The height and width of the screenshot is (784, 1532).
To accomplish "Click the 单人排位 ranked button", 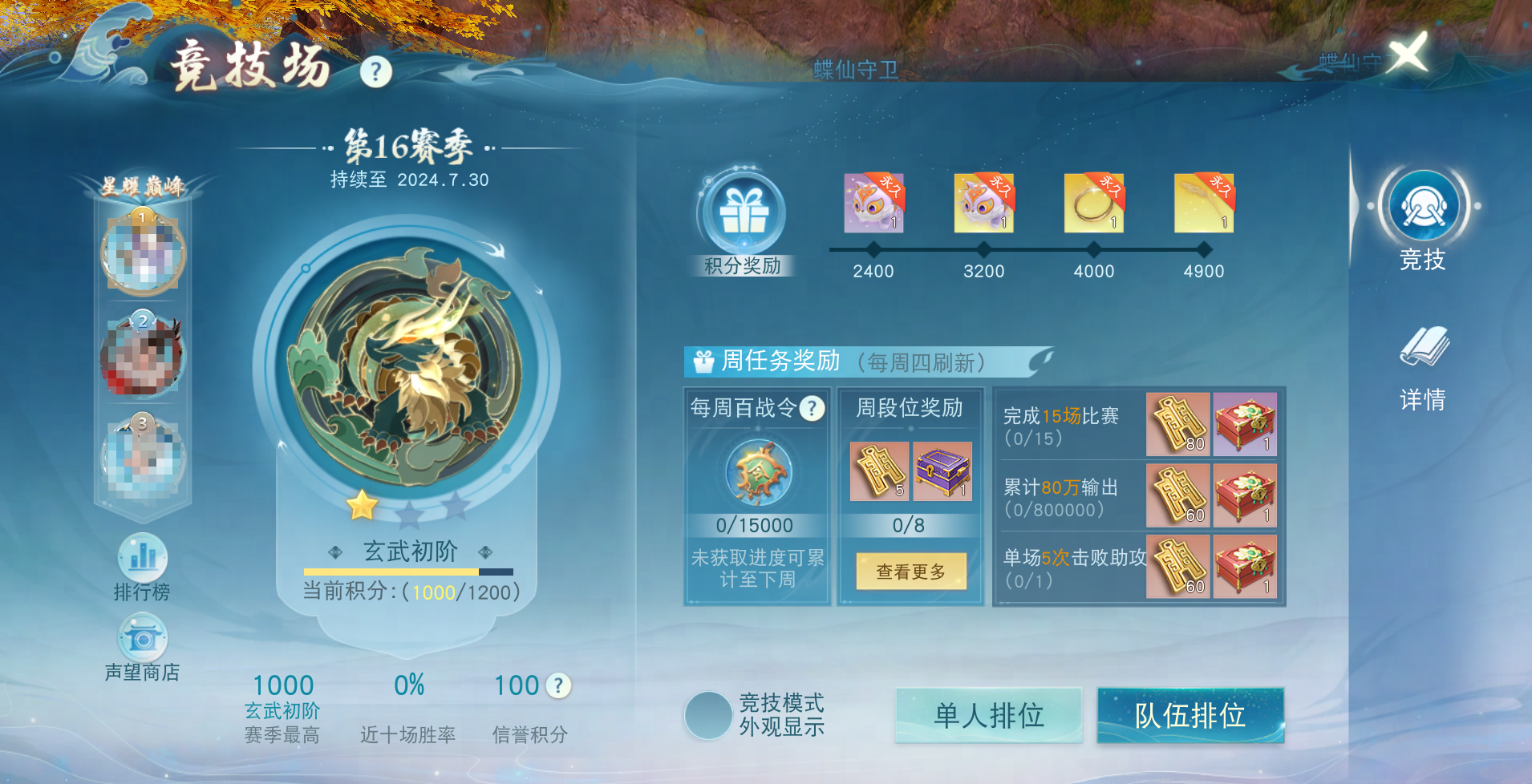I will pos(989,714).
